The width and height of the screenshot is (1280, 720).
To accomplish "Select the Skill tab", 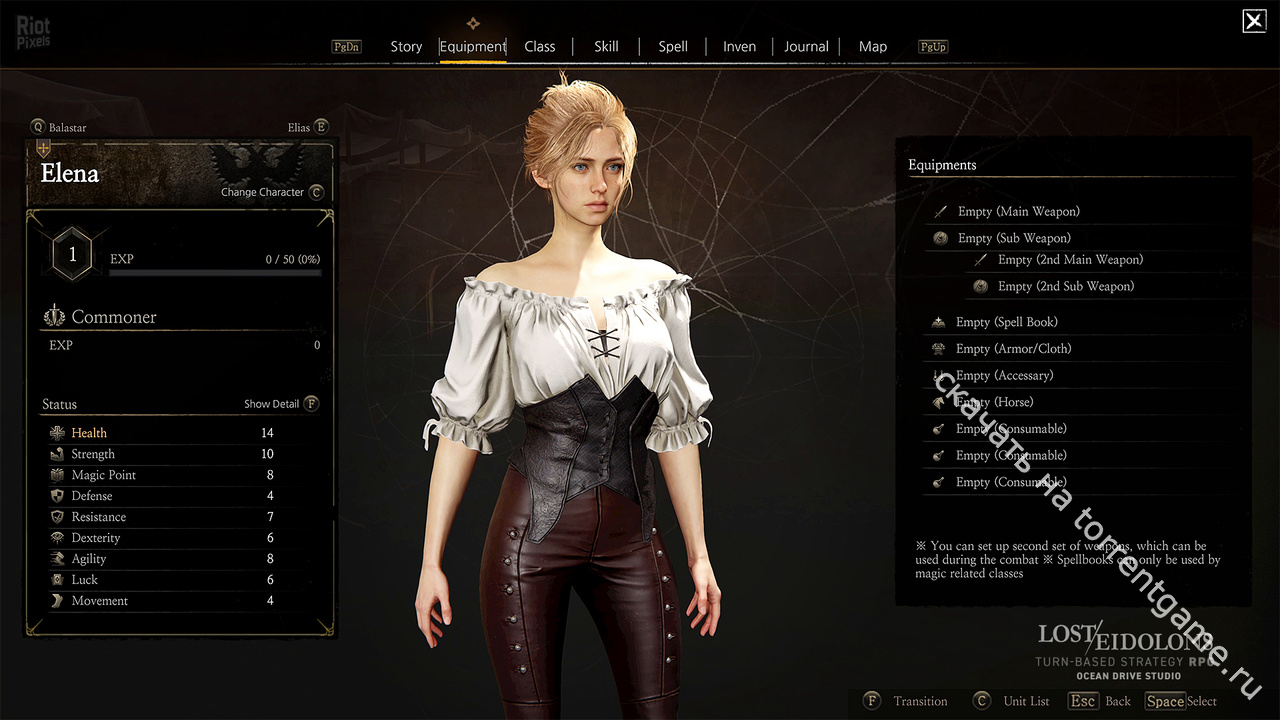I will (606, 46).
